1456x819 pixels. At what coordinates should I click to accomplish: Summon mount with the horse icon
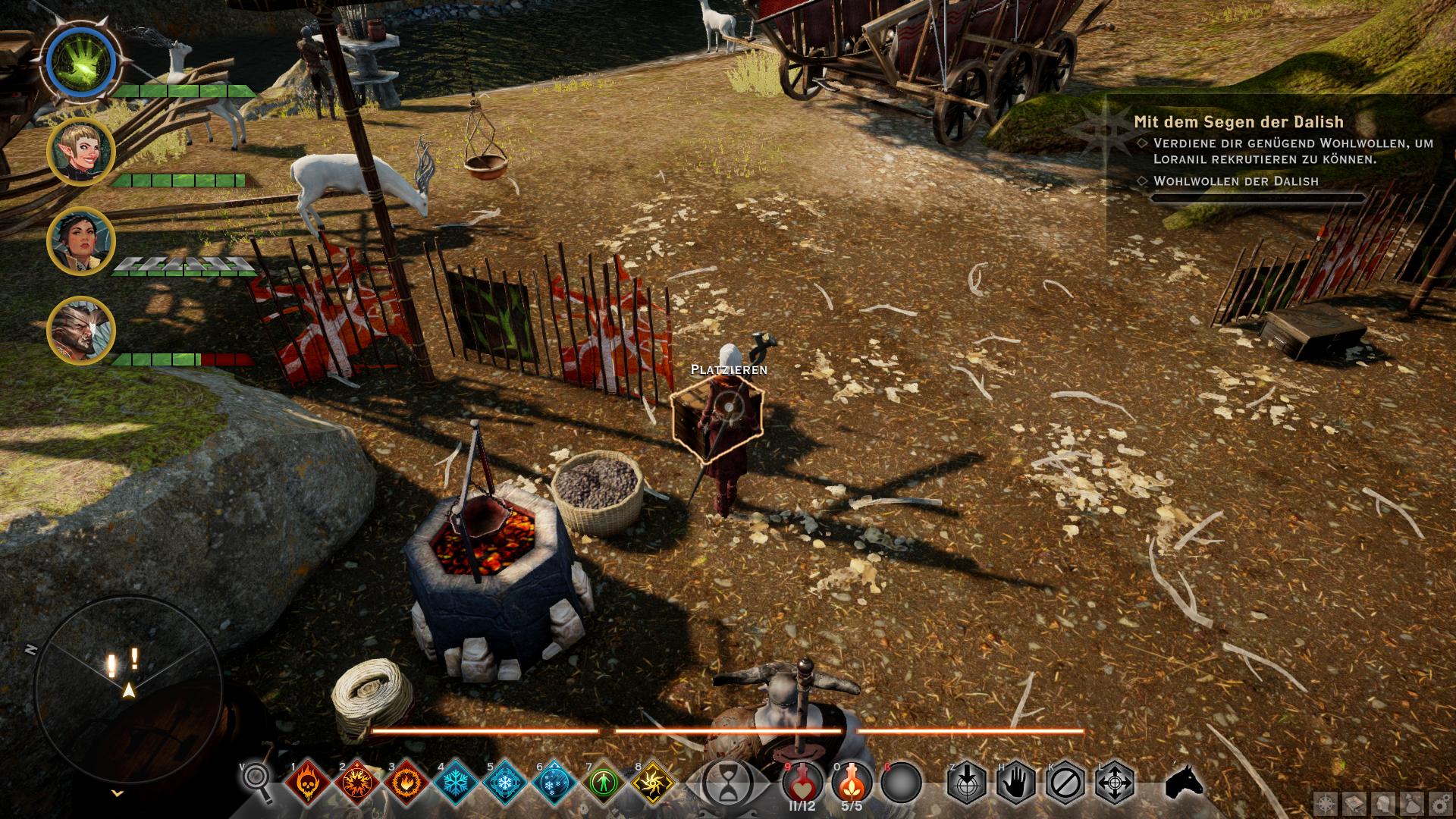tap(1184, 781)
